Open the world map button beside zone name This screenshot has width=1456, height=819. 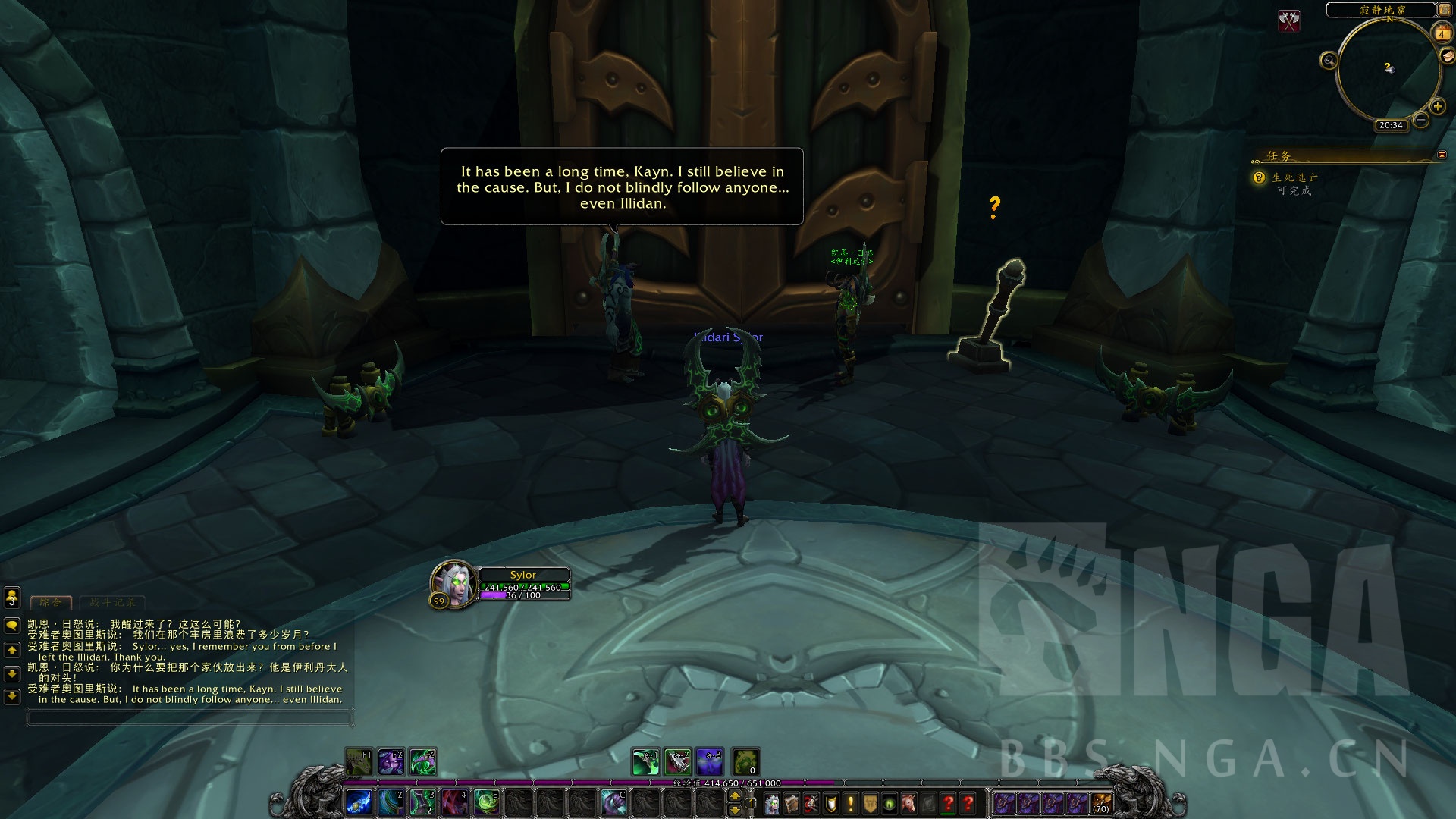tap(1444, 10)
